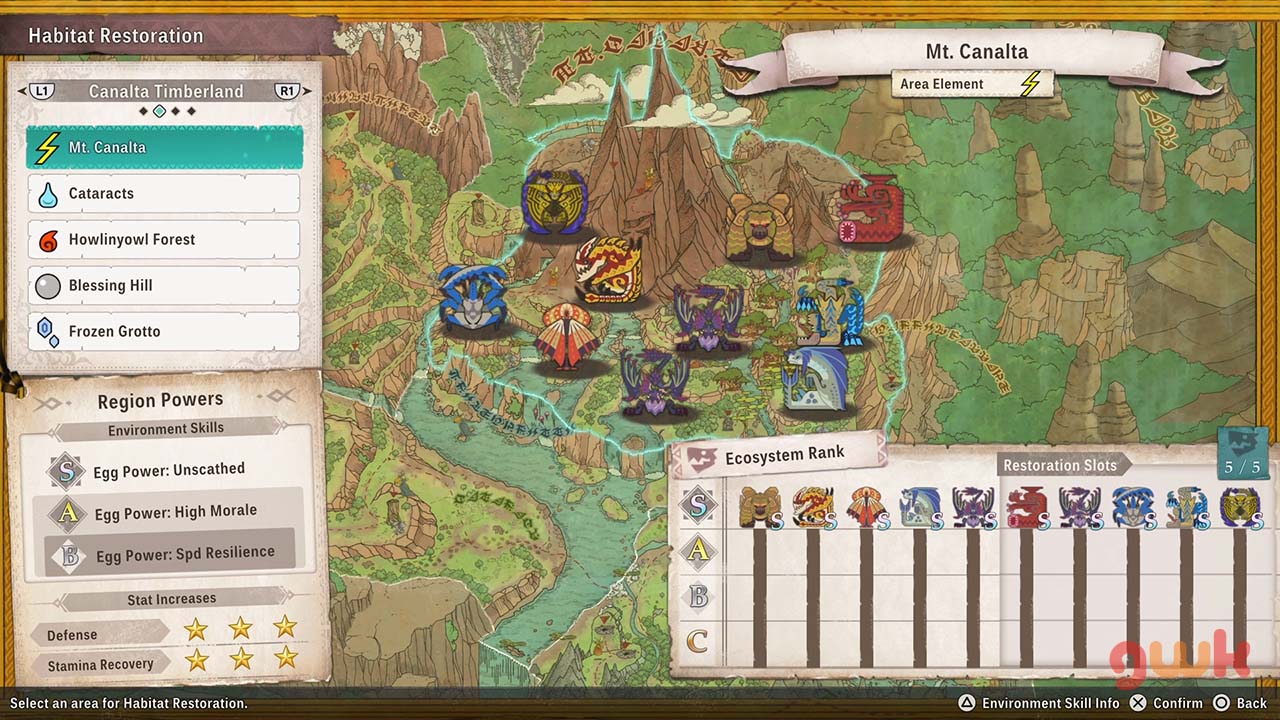Screen dimensions: 1280x720
Task: Select Howlinyowl Forest from the list
Action: pos(165,240)
